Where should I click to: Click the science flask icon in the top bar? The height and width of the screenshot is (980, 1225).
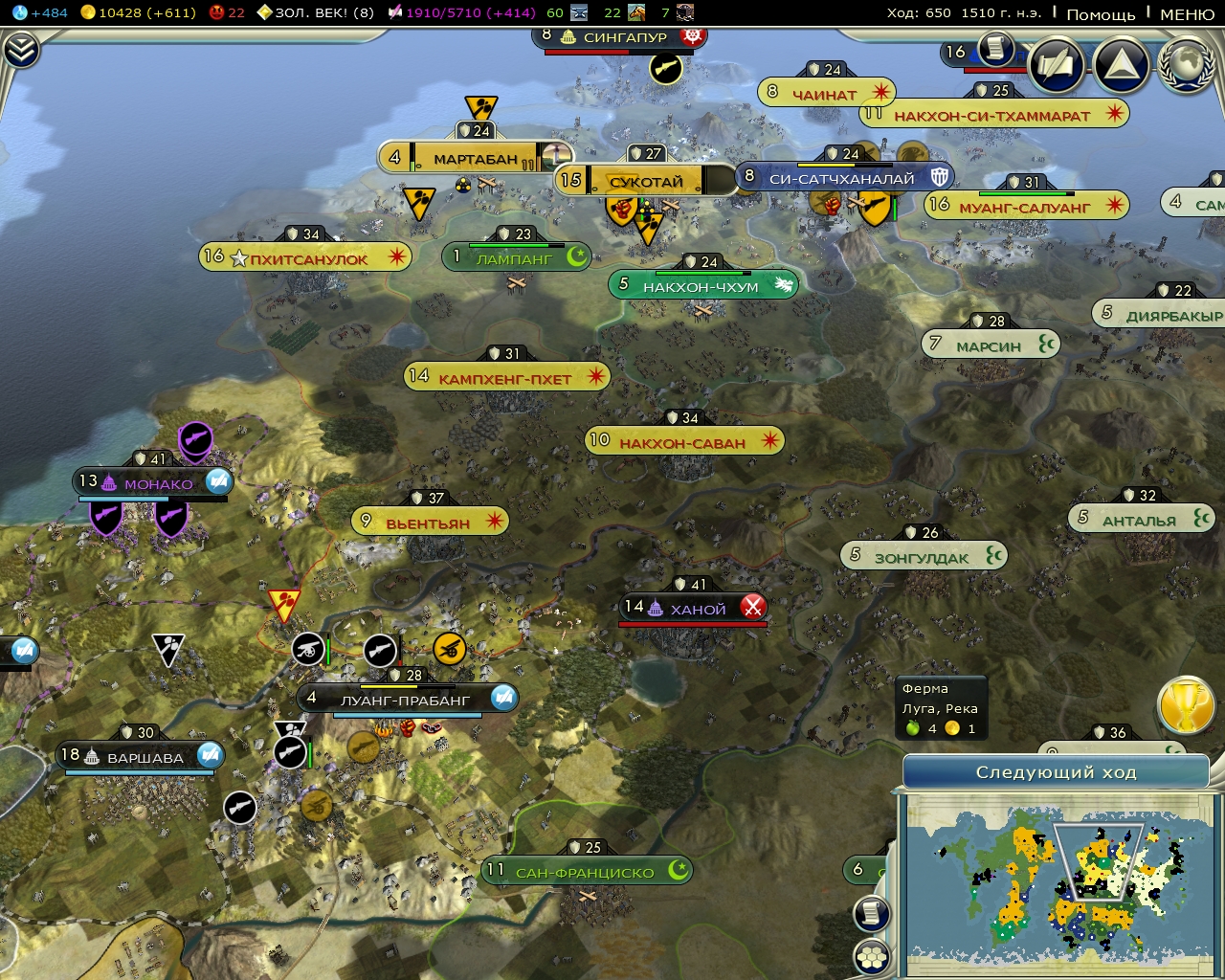[x=19, y=13]
